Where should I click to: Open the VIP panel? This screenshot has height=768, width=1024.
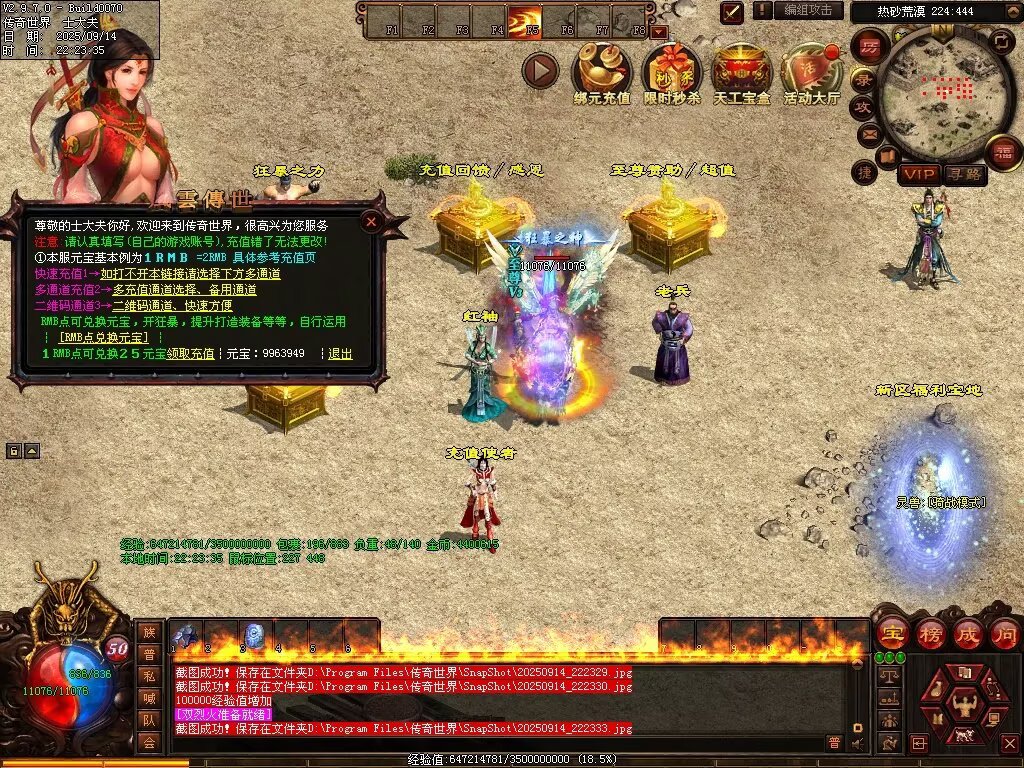[918, 174]
